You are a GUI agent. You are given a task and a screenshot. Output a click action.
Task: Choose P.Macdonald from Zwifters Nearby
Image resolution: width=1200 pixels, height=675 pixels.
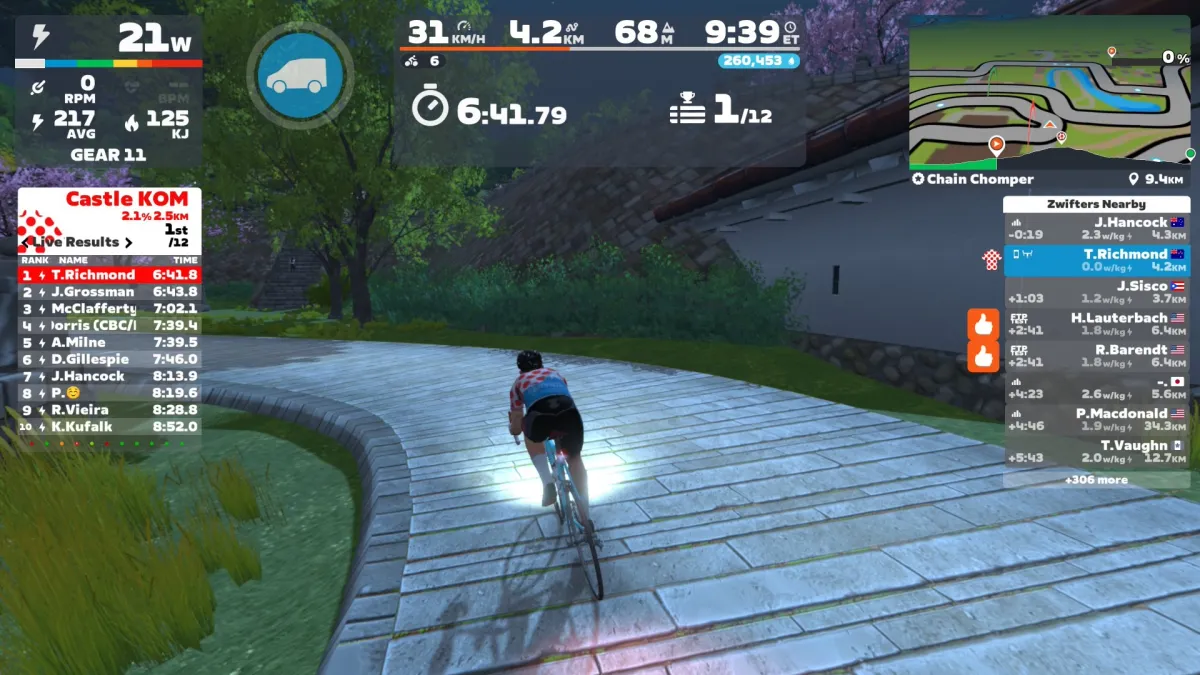tap(1097, 419)
